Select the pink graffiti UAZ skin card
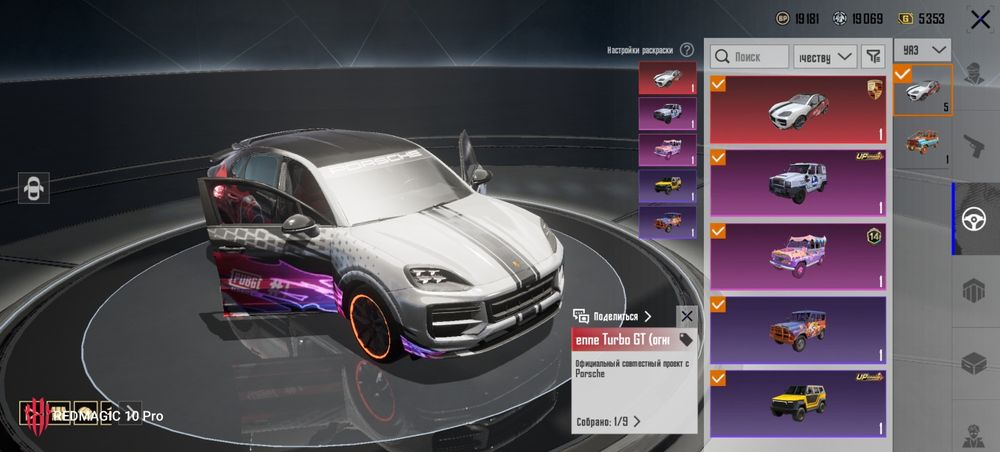1000x452 pixels. pyautogui.click(x=797, y=256)
